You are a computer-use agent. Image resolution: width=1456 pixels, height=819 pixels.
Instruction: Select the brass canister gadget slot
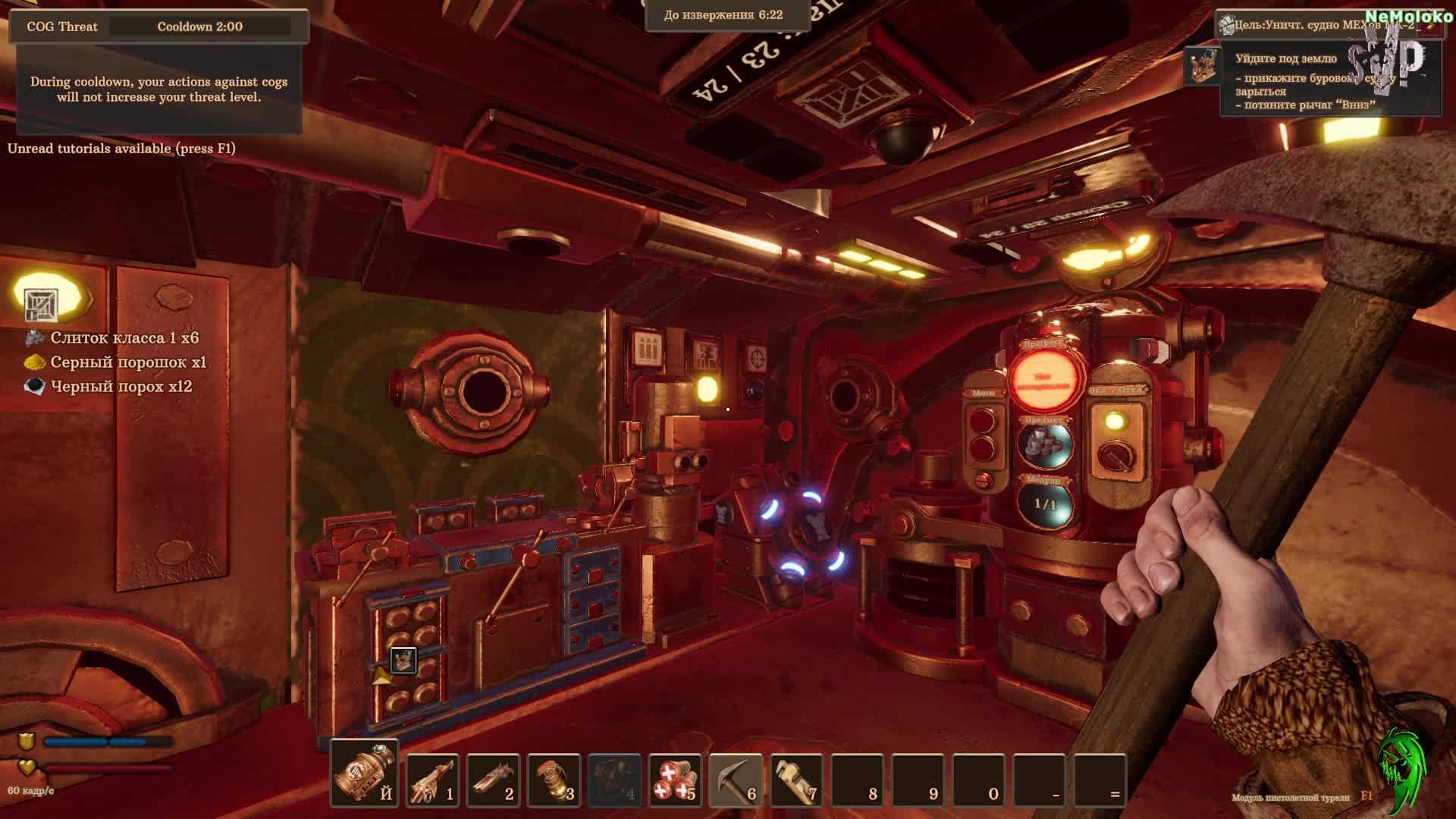[364, 773]
